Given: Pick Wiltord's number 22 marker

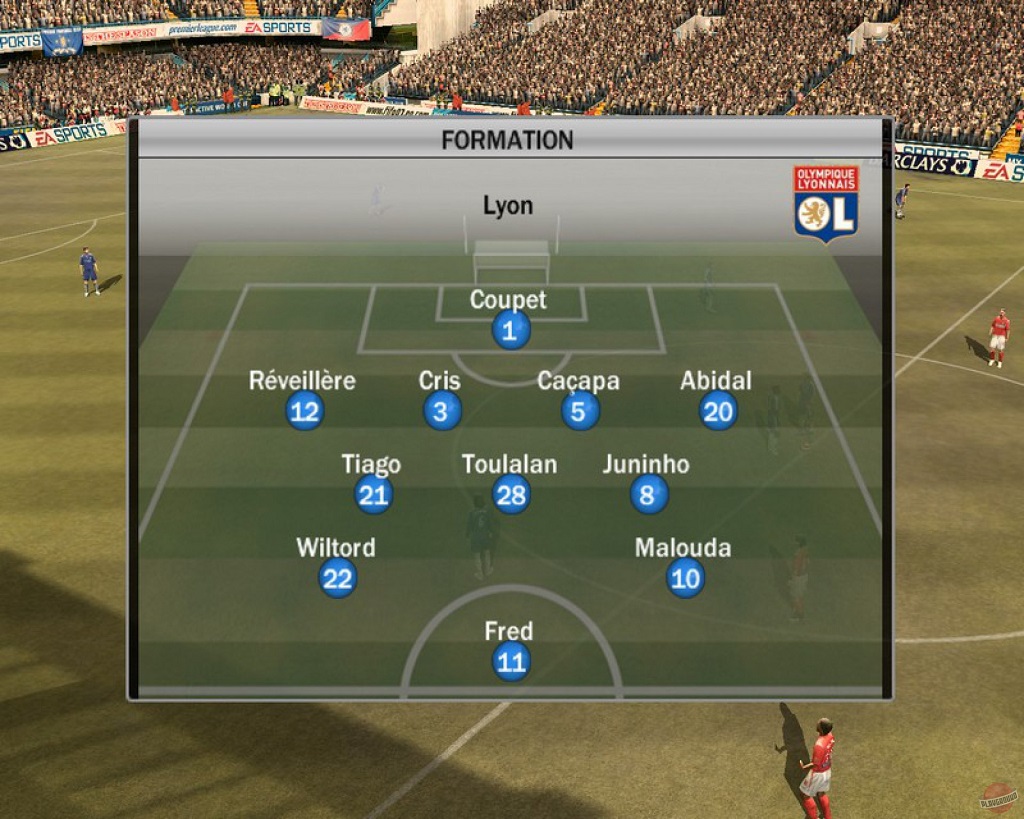Looking at the screenshot, I should (337, 578).
